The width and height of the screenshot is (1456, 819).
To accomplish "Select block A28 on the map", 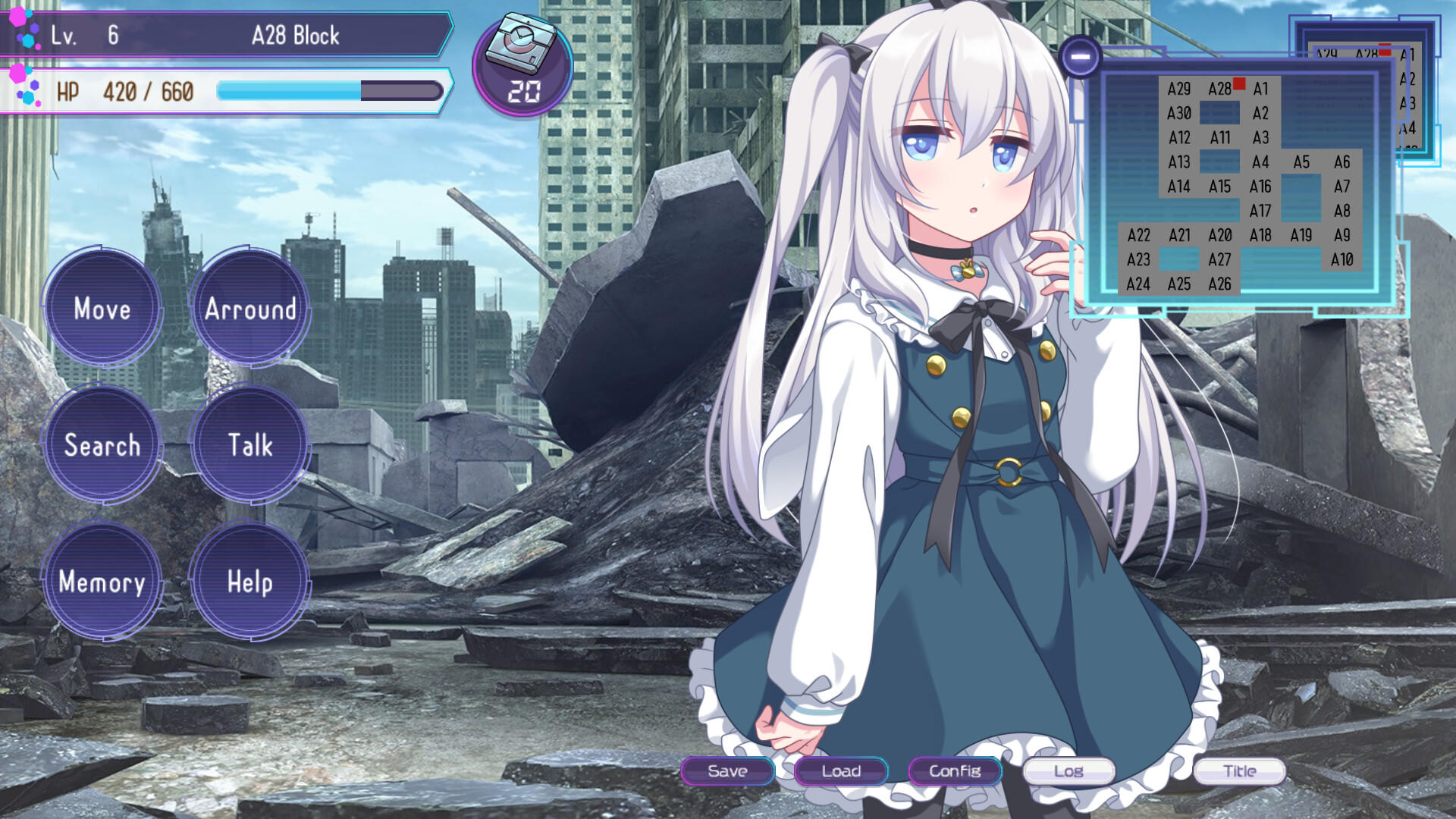I will (x=1222, y=89).
